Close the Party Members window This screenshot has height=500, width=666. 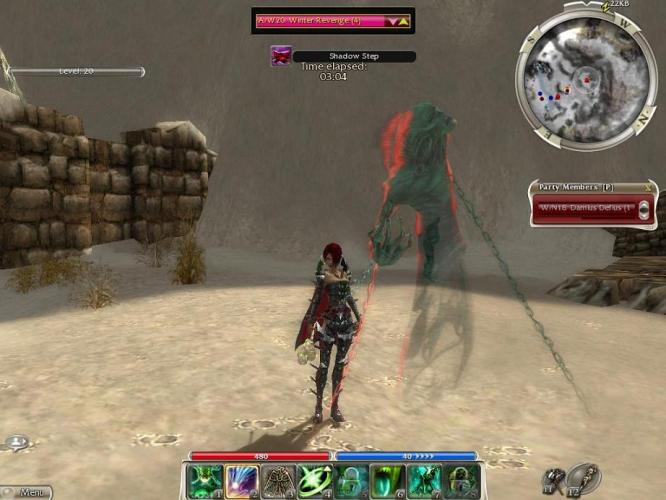(x=651, y=187)
